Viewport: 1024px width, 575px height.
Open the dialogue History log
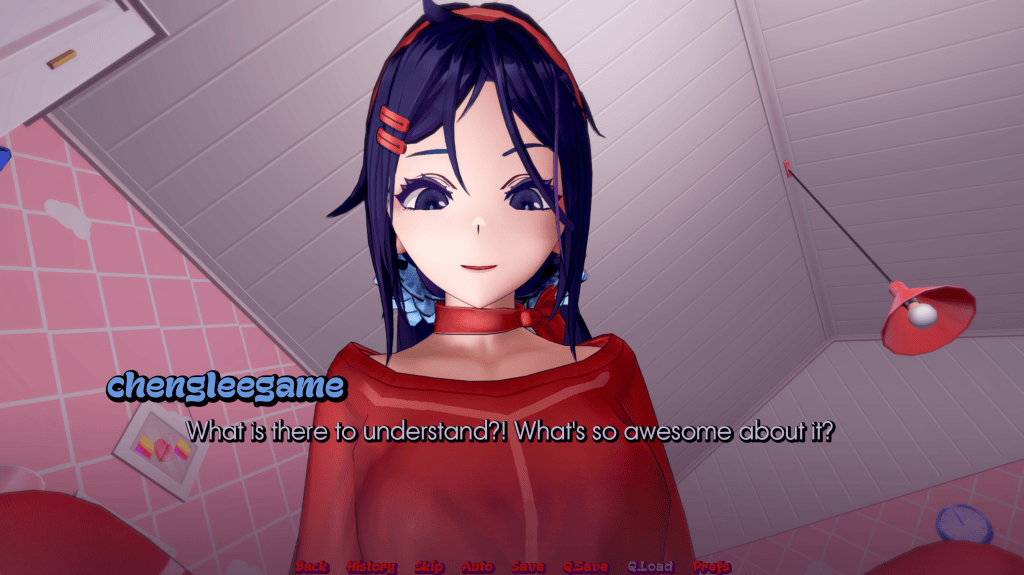371,567
